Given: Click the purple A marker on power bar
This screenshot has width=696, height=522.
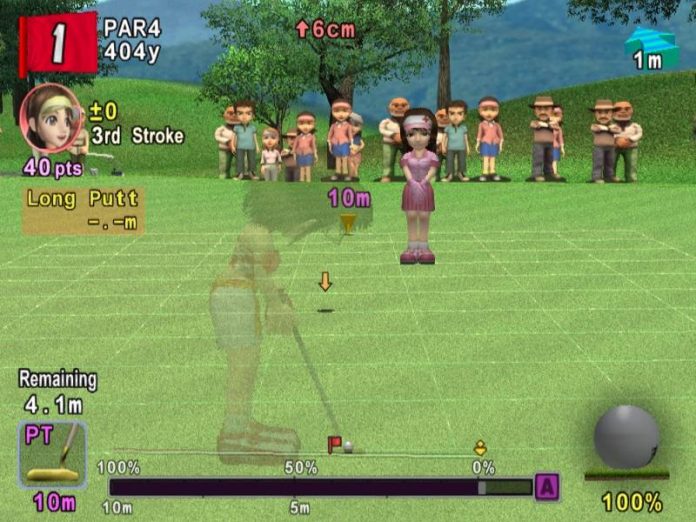Looking at the screenshot, I should tap(547, 487).
